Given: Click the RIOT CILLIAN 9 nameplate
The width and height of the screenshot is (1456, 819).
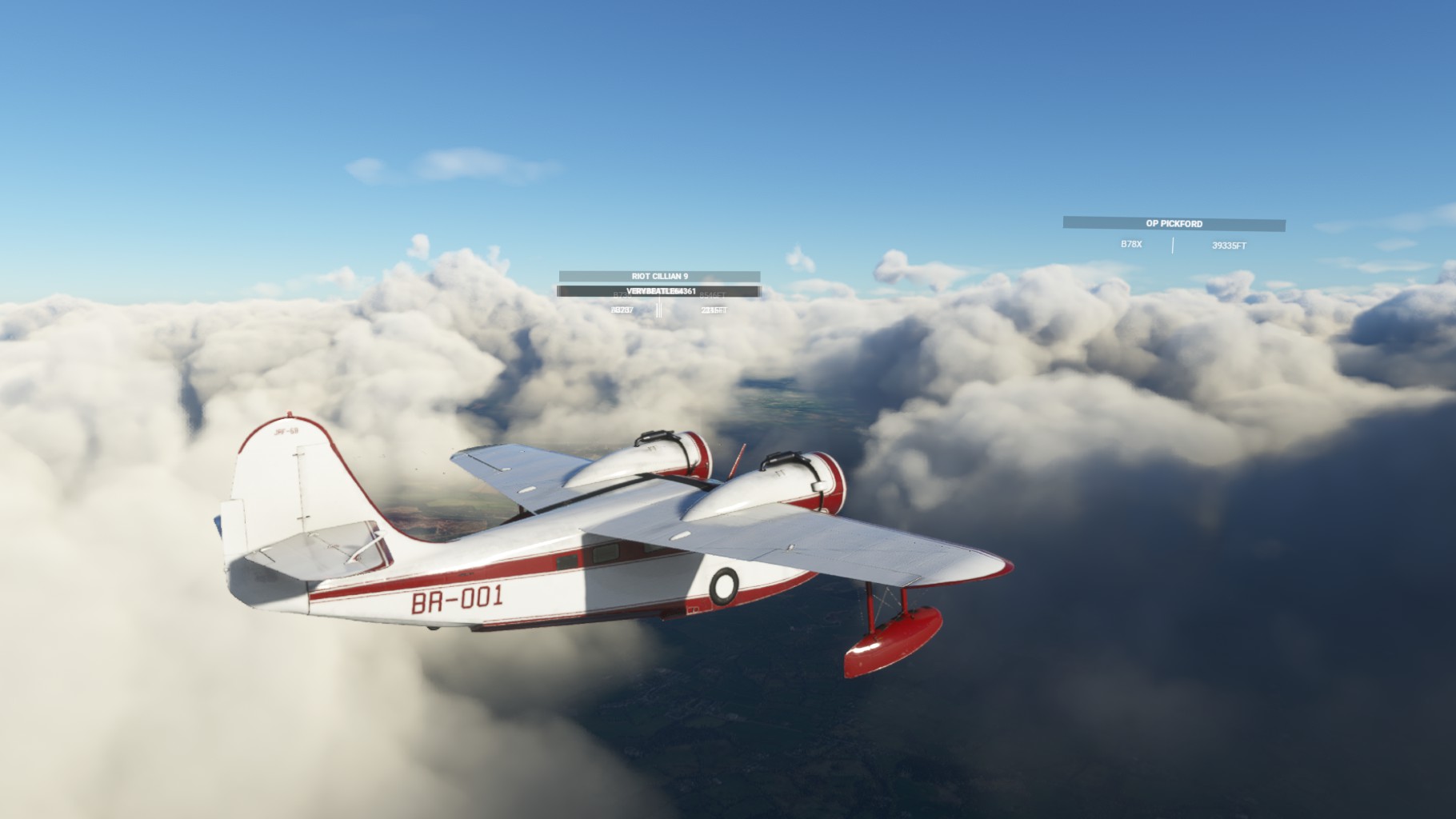Looking at the screenshot, I should click(x=659, y=276).
